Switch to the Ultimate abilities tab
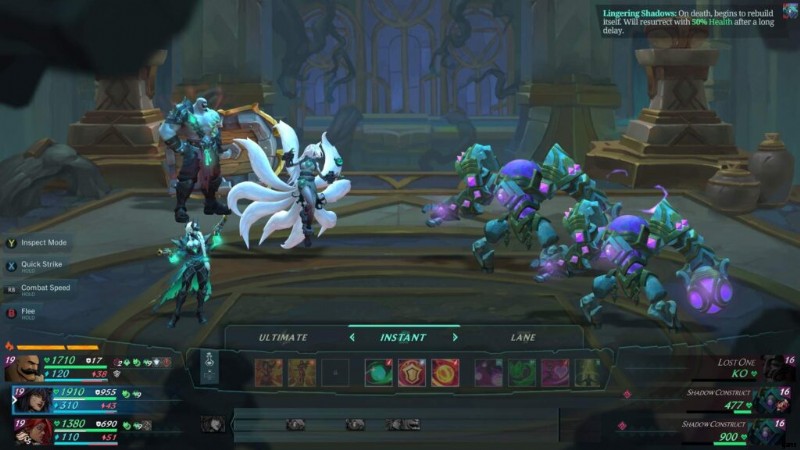The width and height of the screenshot is (800, 450). click(283, 338)
